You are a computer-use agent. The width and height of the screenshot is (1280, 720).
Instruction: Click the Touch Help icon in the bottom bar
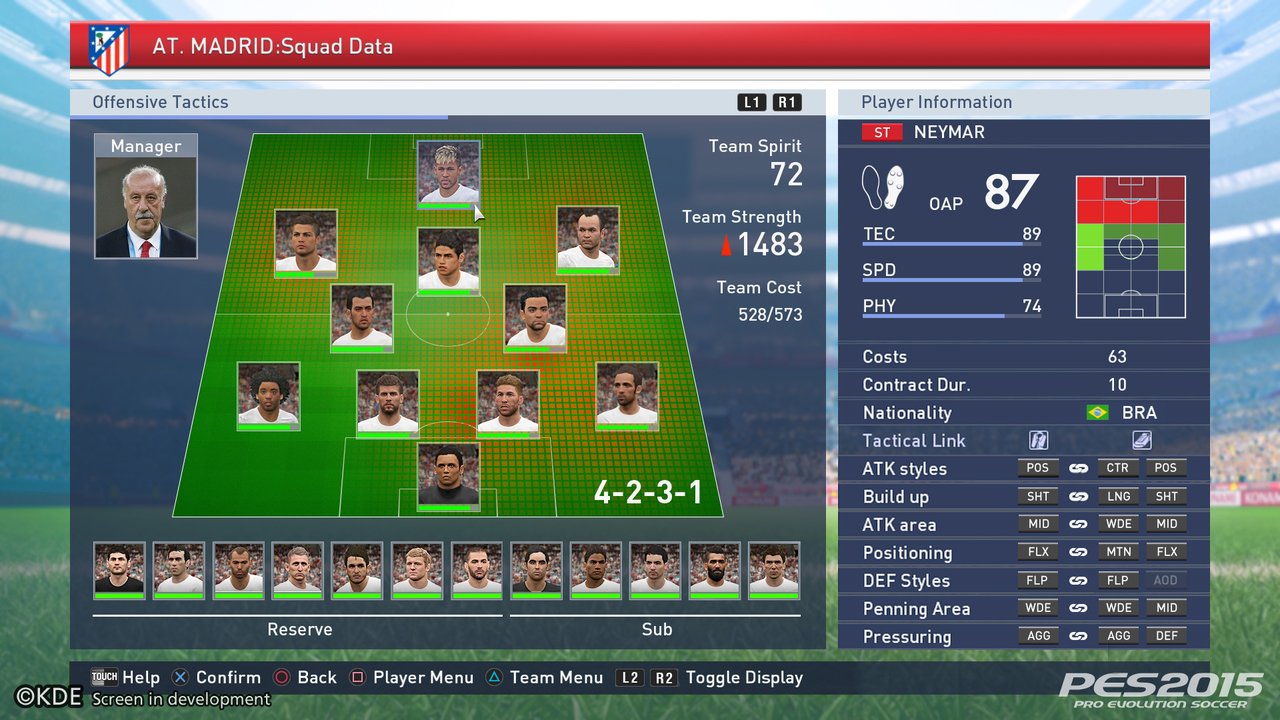pos(105,677)
